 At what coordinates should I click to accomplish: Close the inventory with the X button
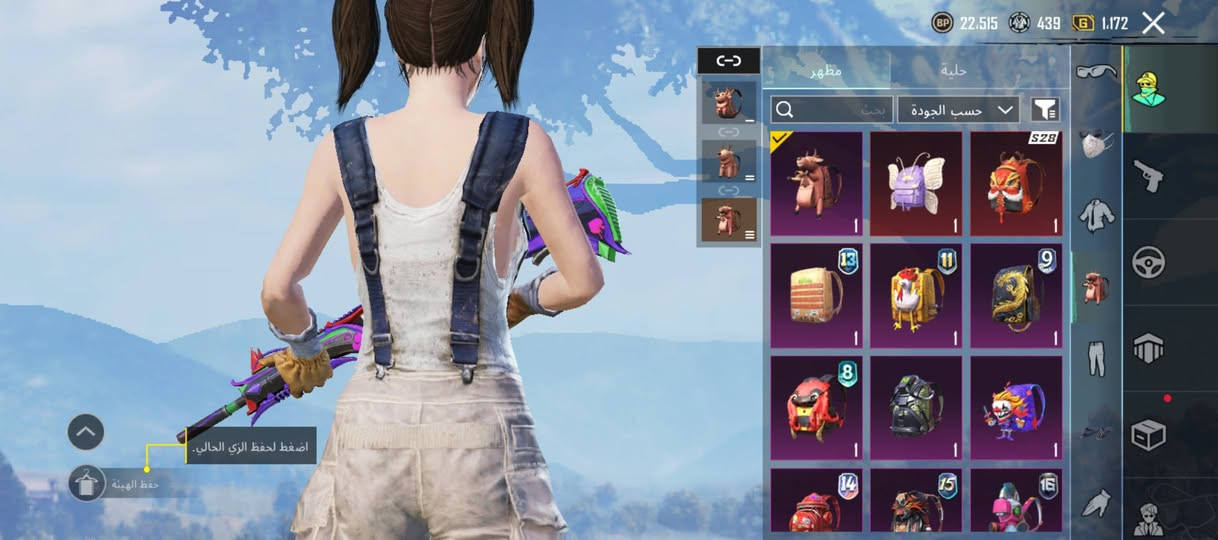(x=1153, y=23)
